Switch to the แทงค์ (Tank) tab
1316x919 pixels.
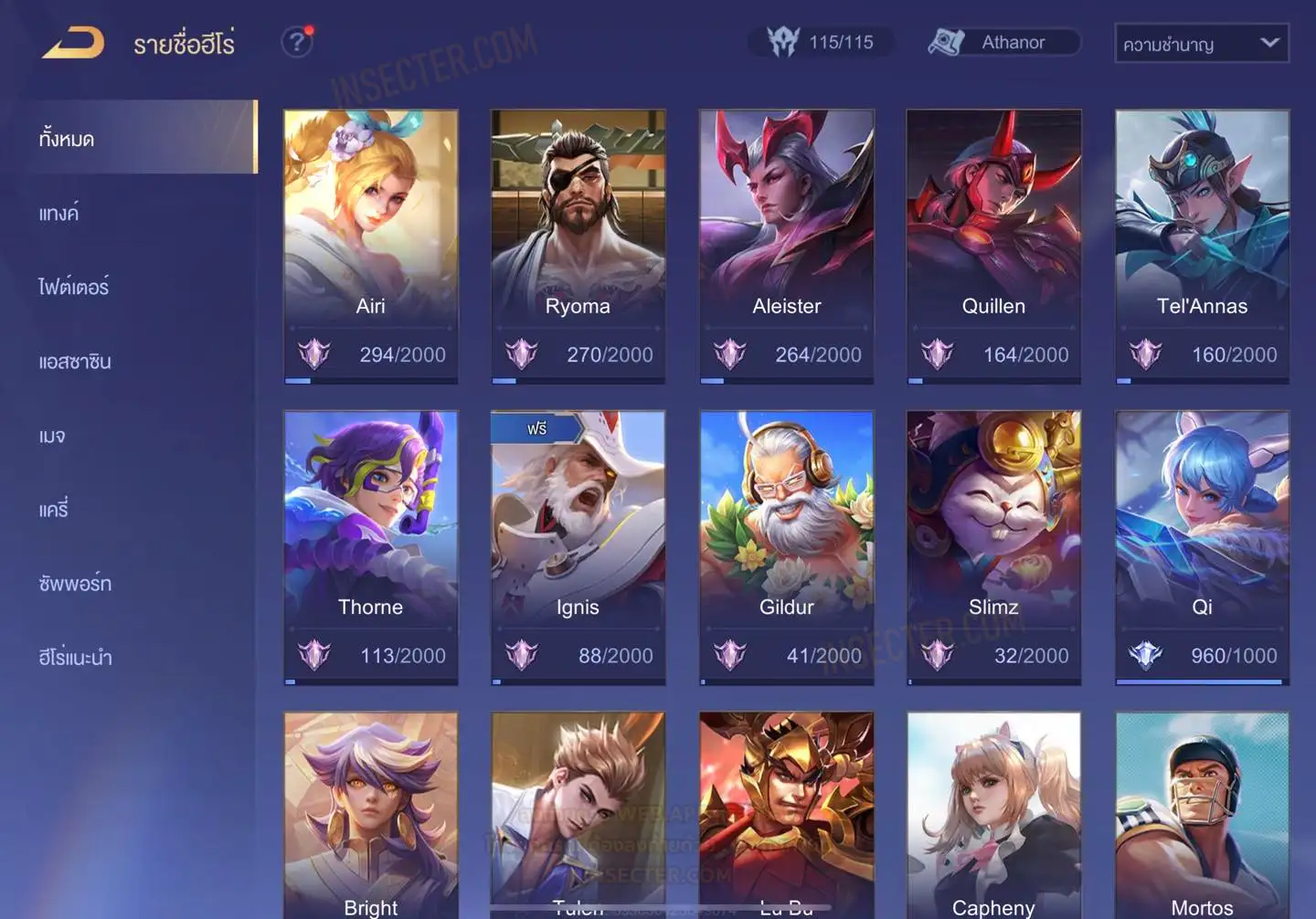click(x=59, y=213)
